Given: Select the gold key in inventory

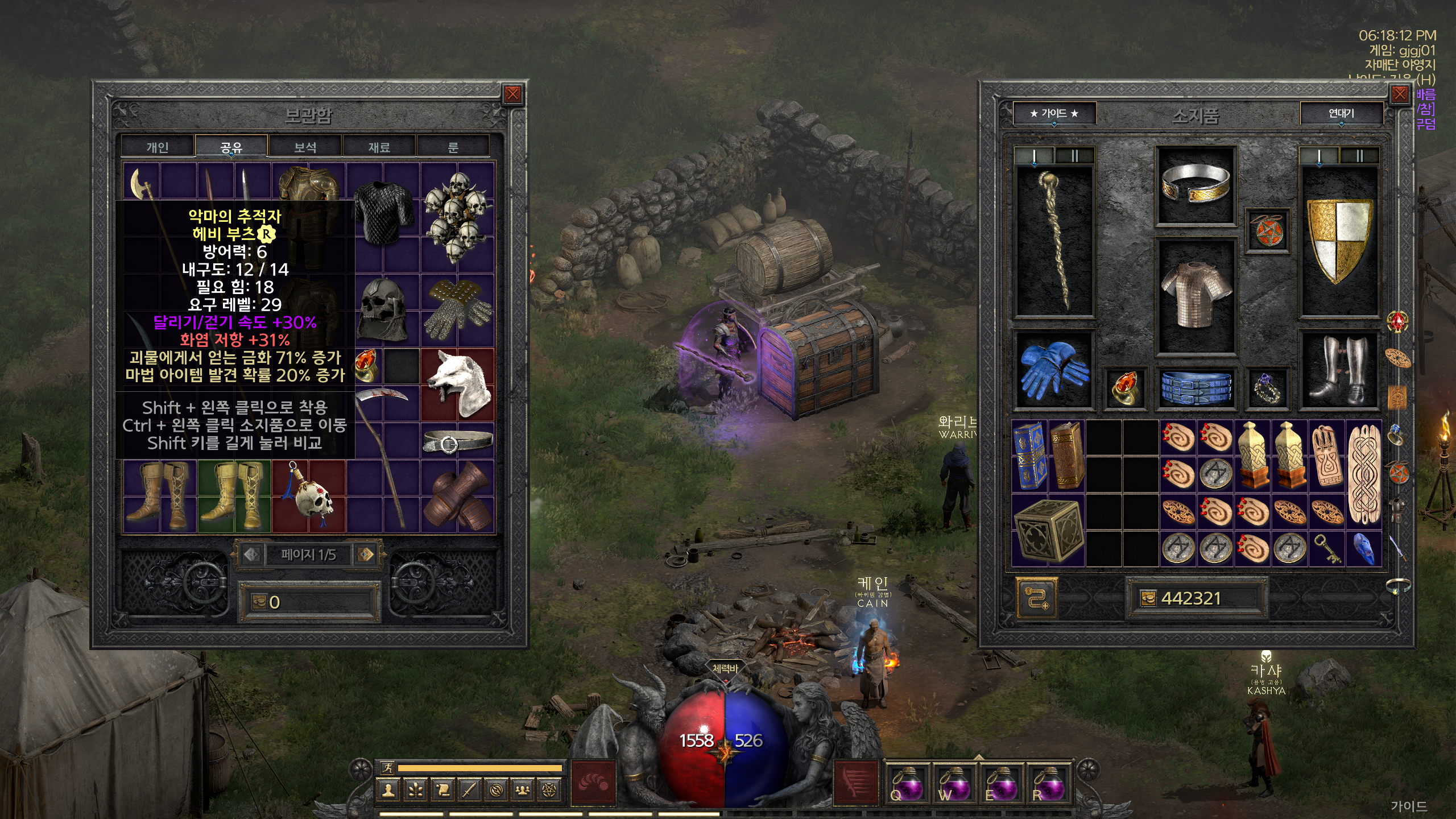Looking at the screenshot, I should (x=1327, y=548).
